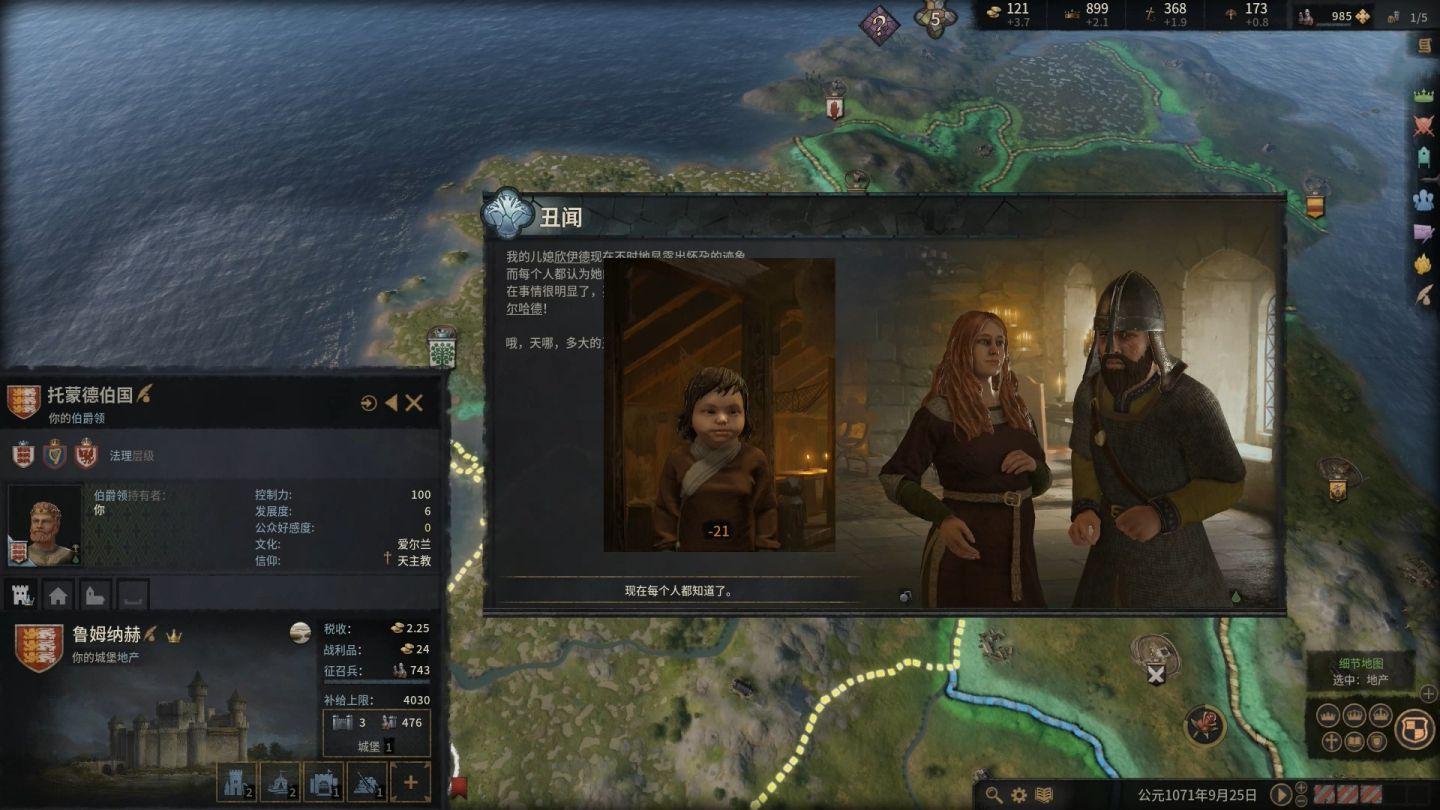Open the magnifying glass search
This screenshot has width=1440, height=810.
point(993,795)
